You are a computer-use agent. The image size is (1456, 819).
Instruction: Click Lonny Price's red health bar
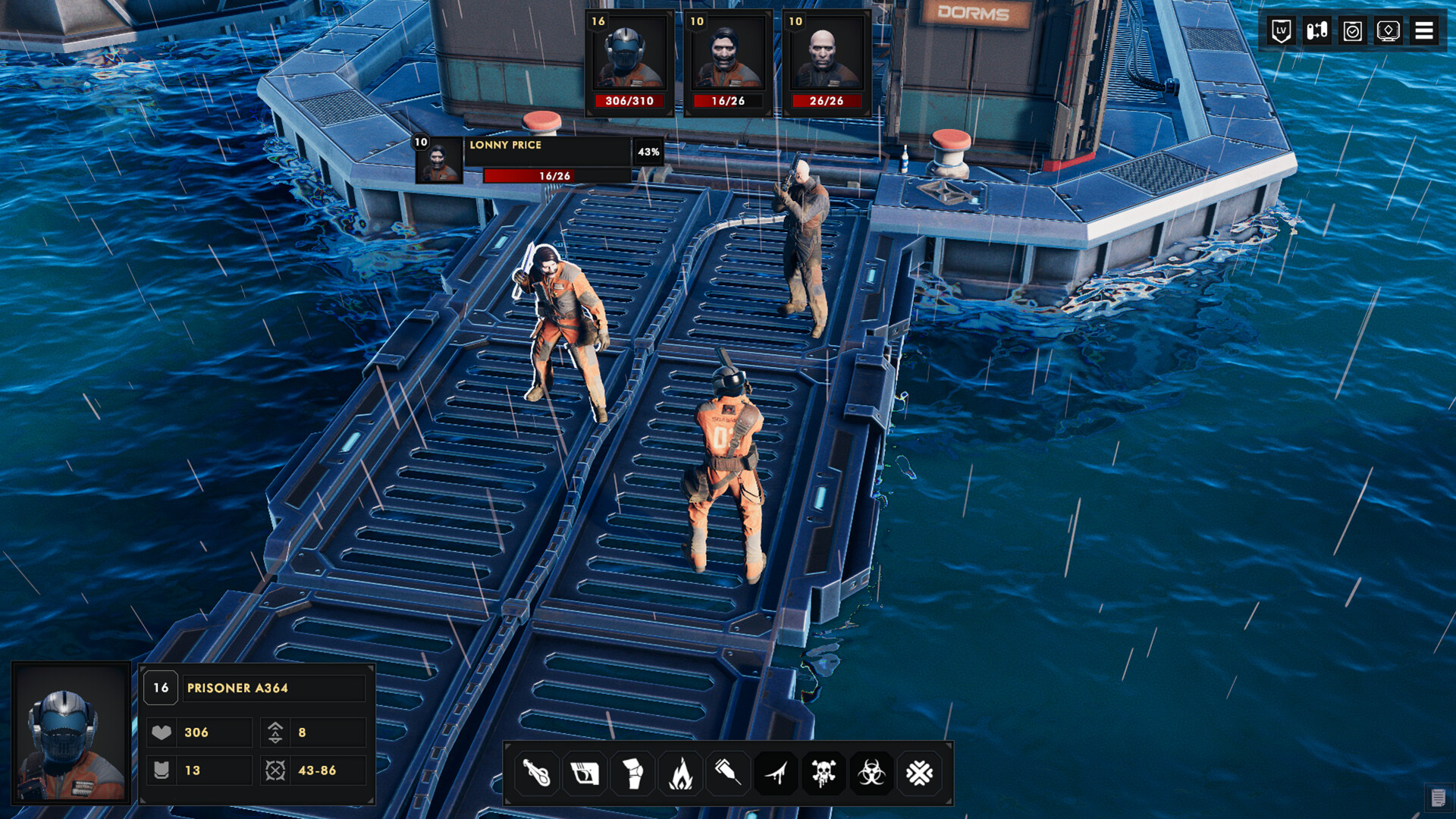pyautogui.click(x=529, y=175)
